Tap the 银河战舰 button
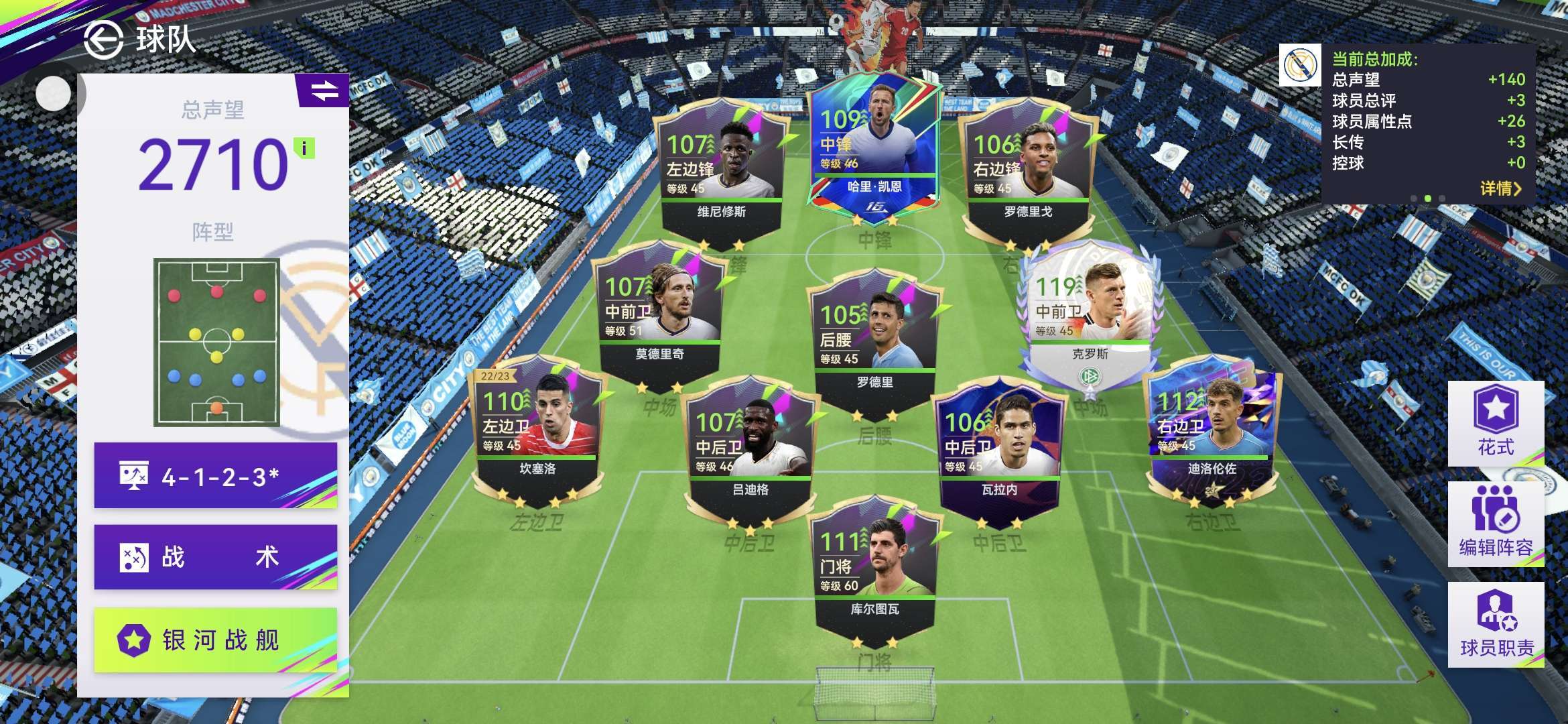The height and width of the screenshot is (724, 1568). 215,640
